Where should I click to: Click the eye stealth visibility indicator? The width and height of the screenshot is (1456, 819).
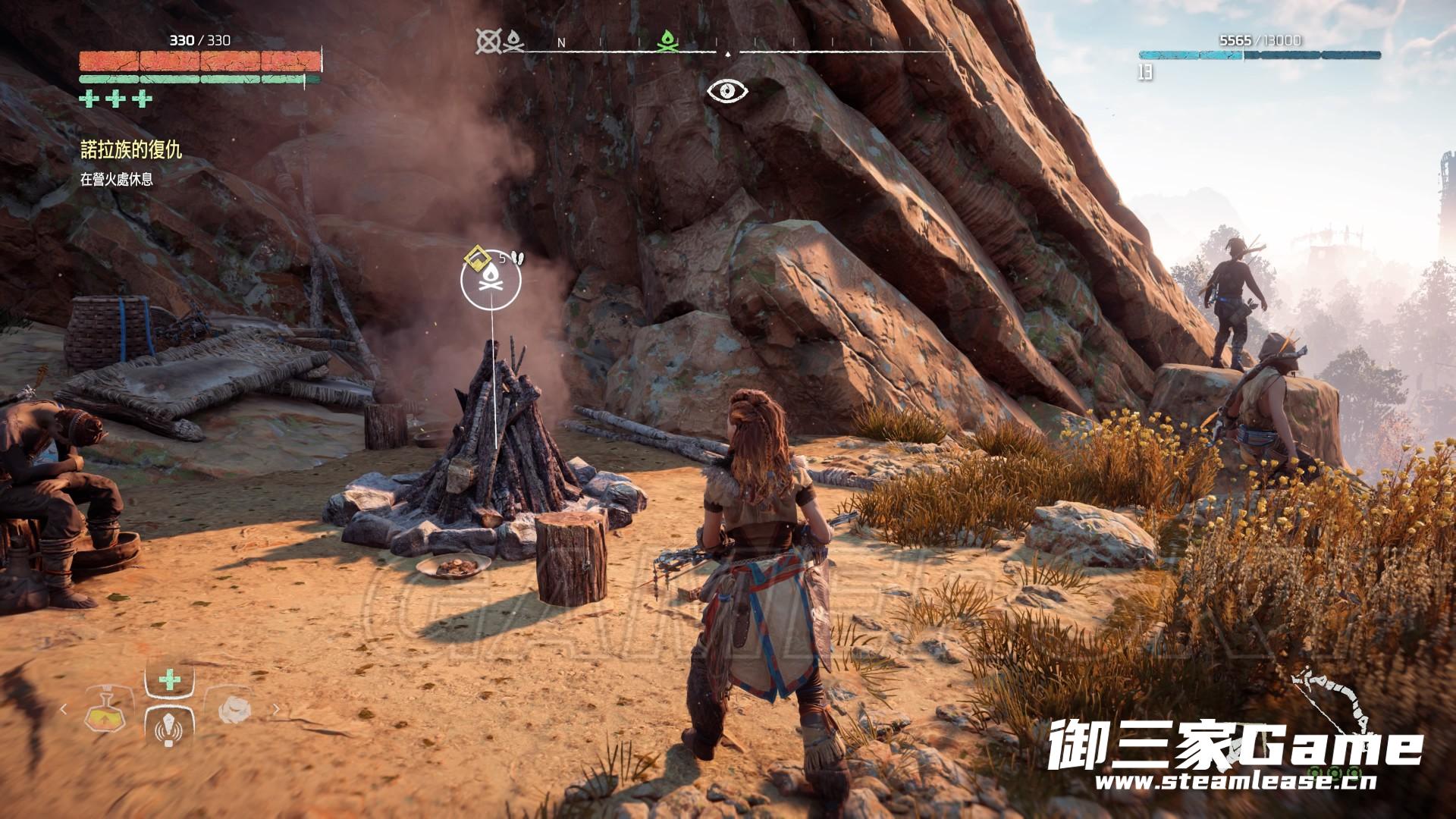[x=727, y=91]
